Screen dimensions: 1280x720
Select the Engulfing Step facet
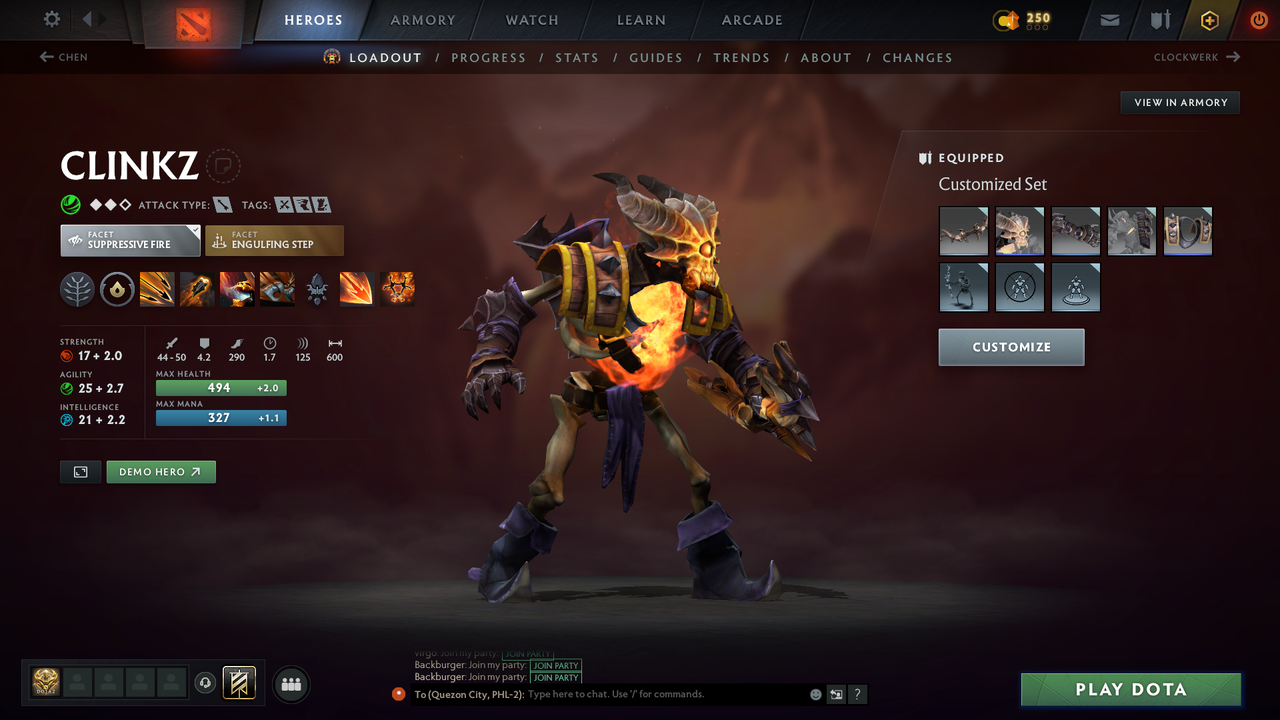coord(274,240)
